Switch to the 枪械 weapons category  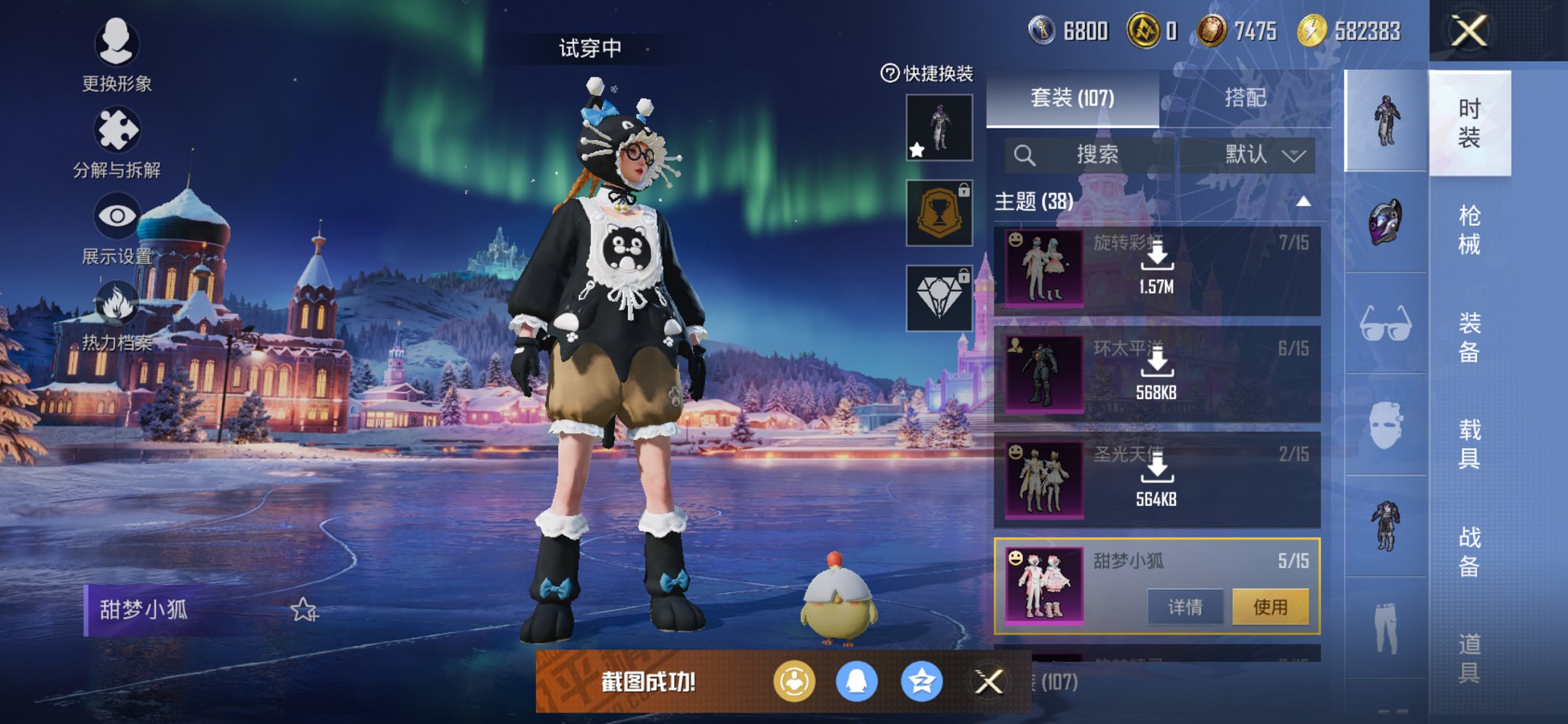1469,230
